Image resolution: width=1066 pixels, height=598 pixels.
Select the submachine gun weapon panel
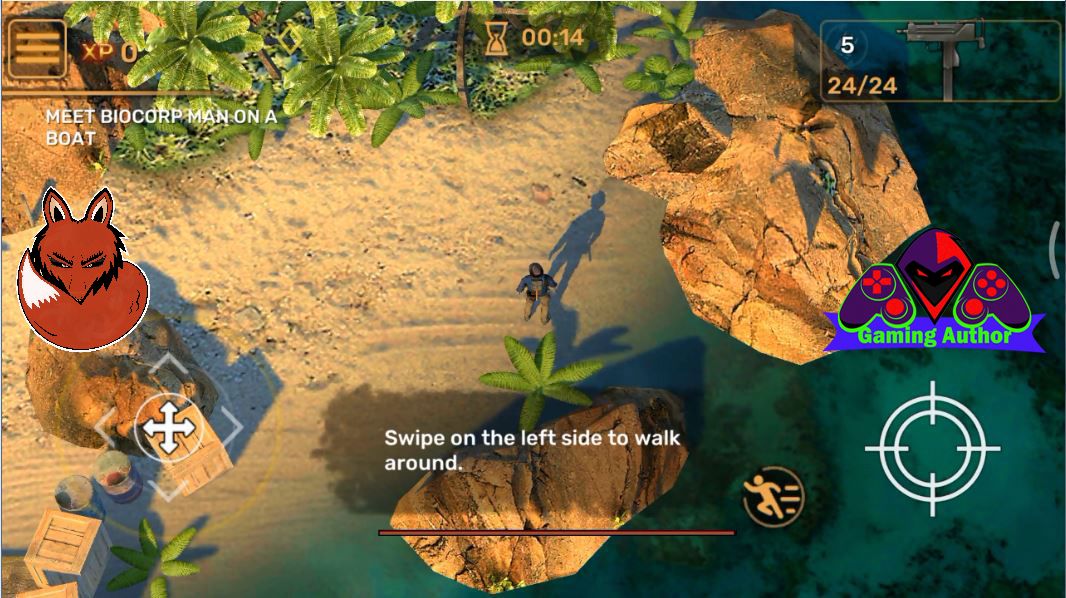click(x=940, y=60)
